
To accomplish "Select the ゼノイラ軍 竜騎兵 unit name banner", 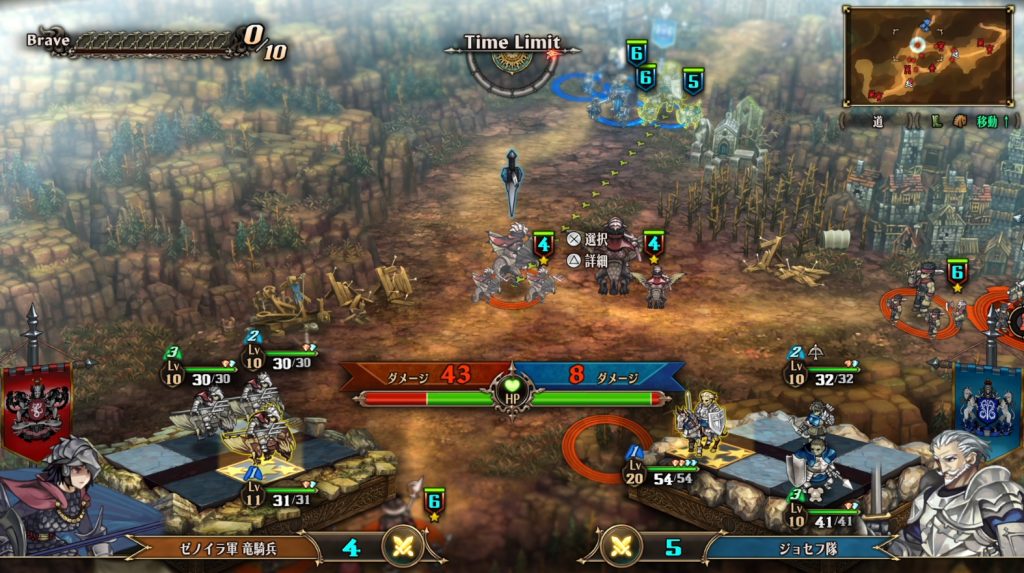I will (220, 547).
